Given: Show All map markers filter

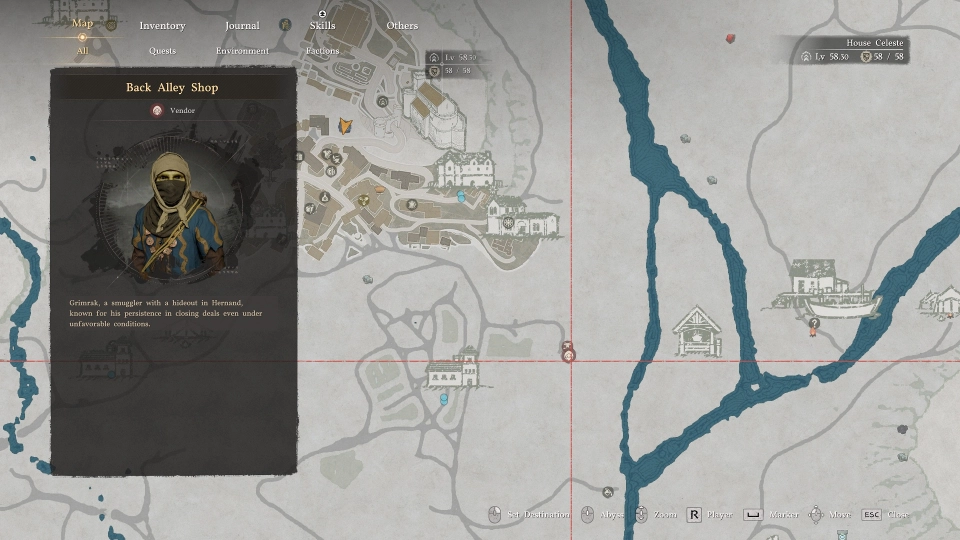Looking at the screenshot, I should [82, 50].
